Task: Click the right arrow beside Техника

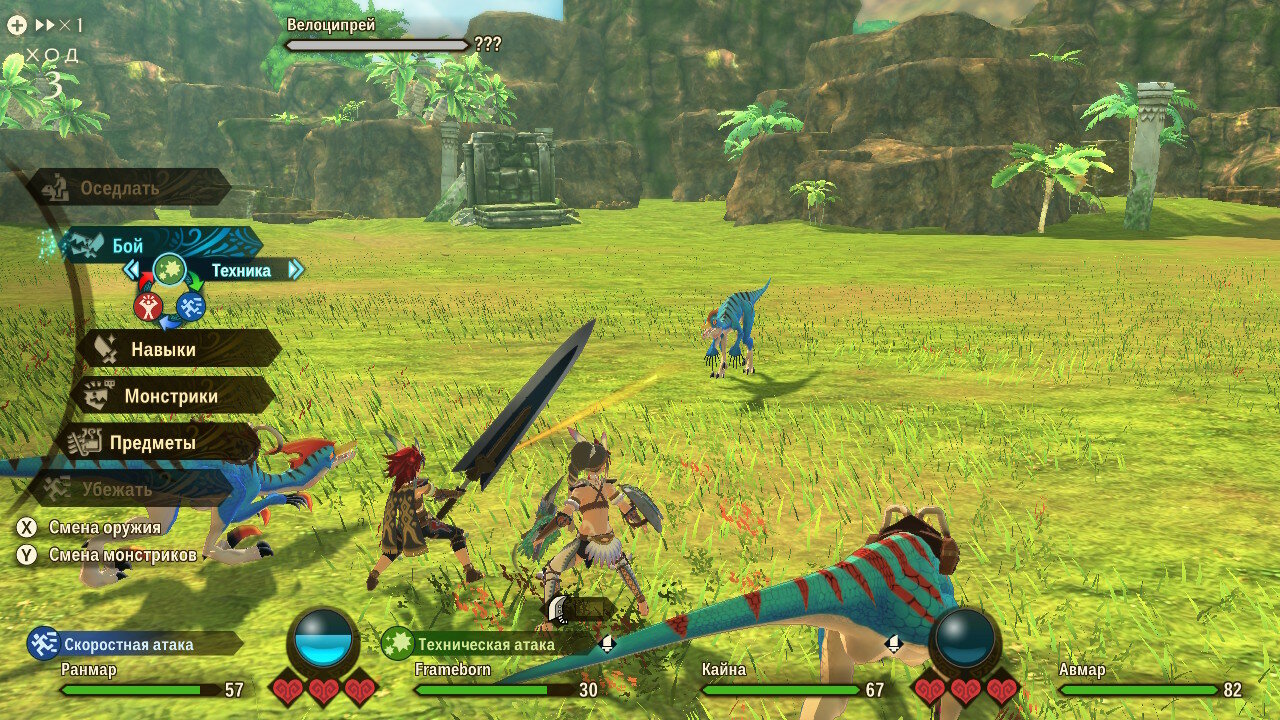Action: click(295, 270)
